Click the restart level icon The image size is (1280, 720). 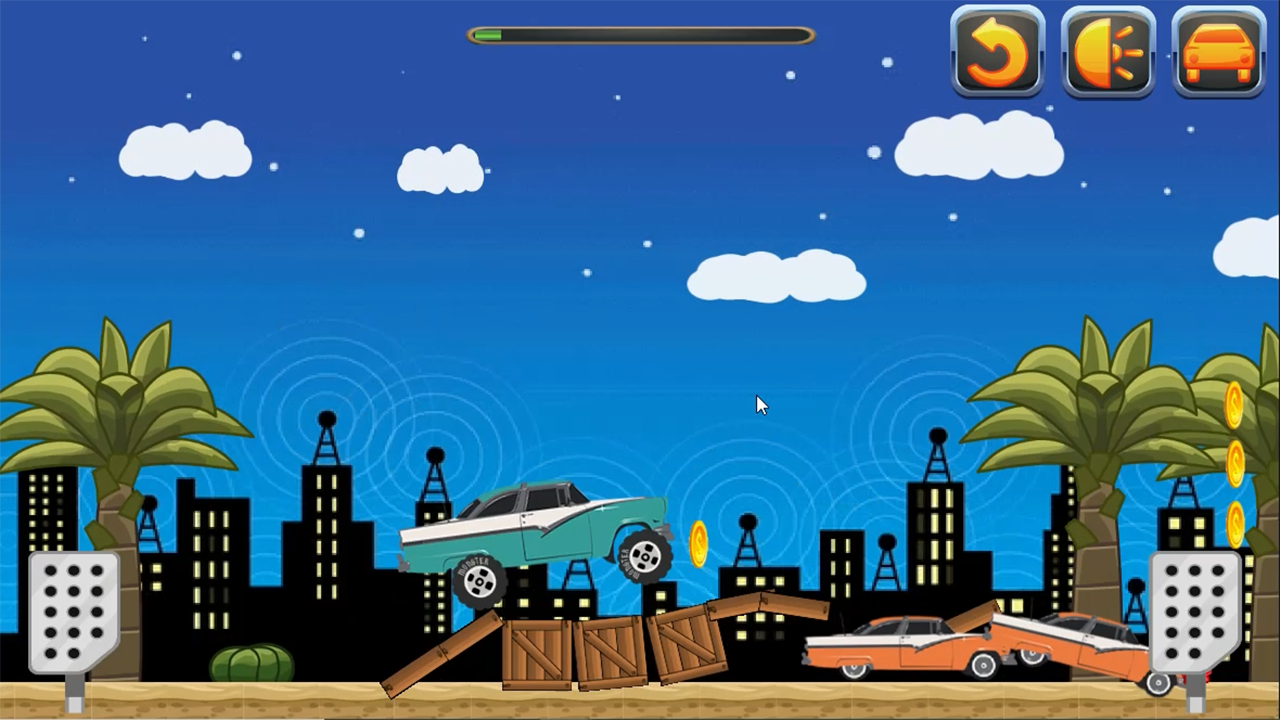pyautogui.click(x=997, y=52)
